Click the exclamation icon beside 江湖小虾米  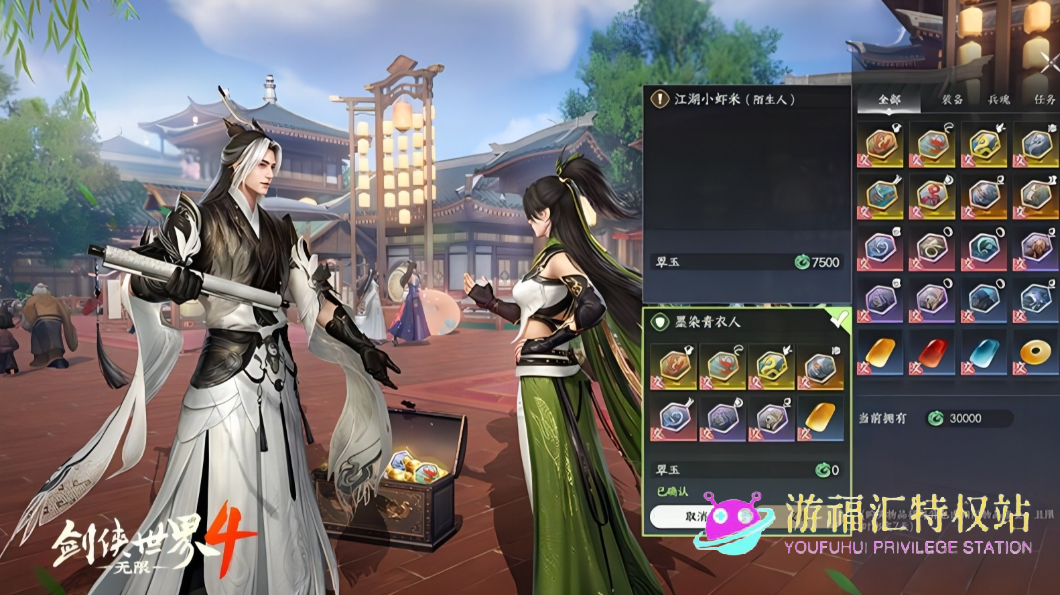click(658, 99)
